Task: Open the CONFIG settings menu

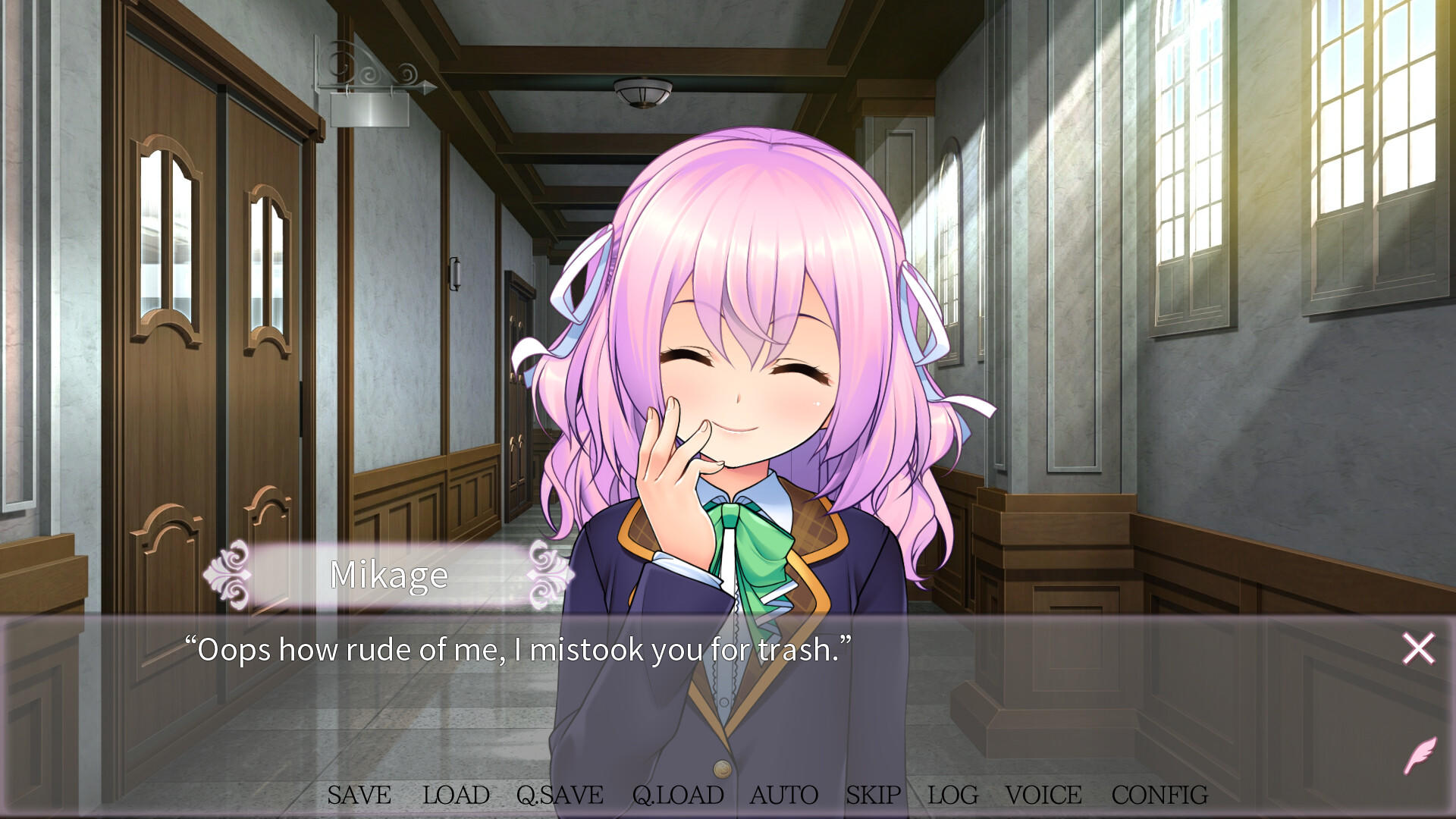Action: click(x=1159, y=795)
